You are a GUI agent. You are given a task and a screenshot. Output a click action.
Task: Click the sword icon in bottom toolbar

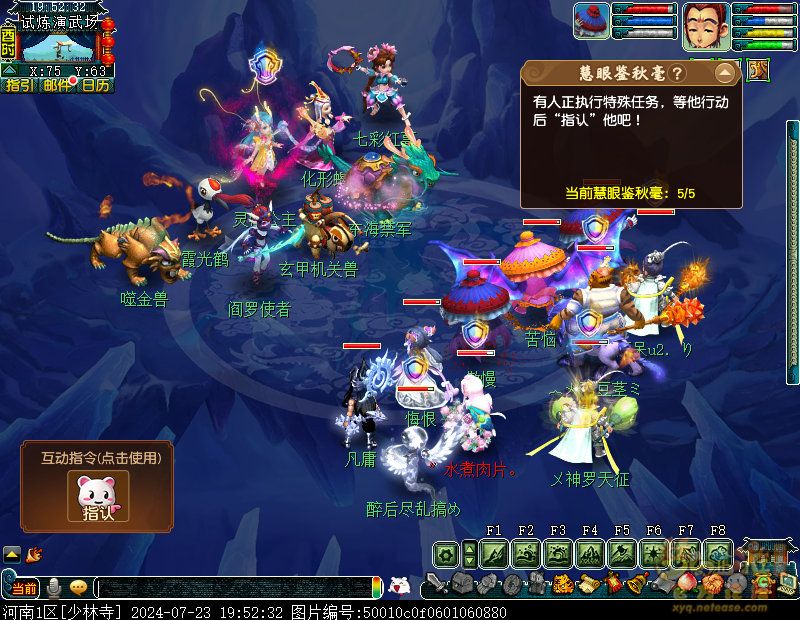(x=435, y=584)
